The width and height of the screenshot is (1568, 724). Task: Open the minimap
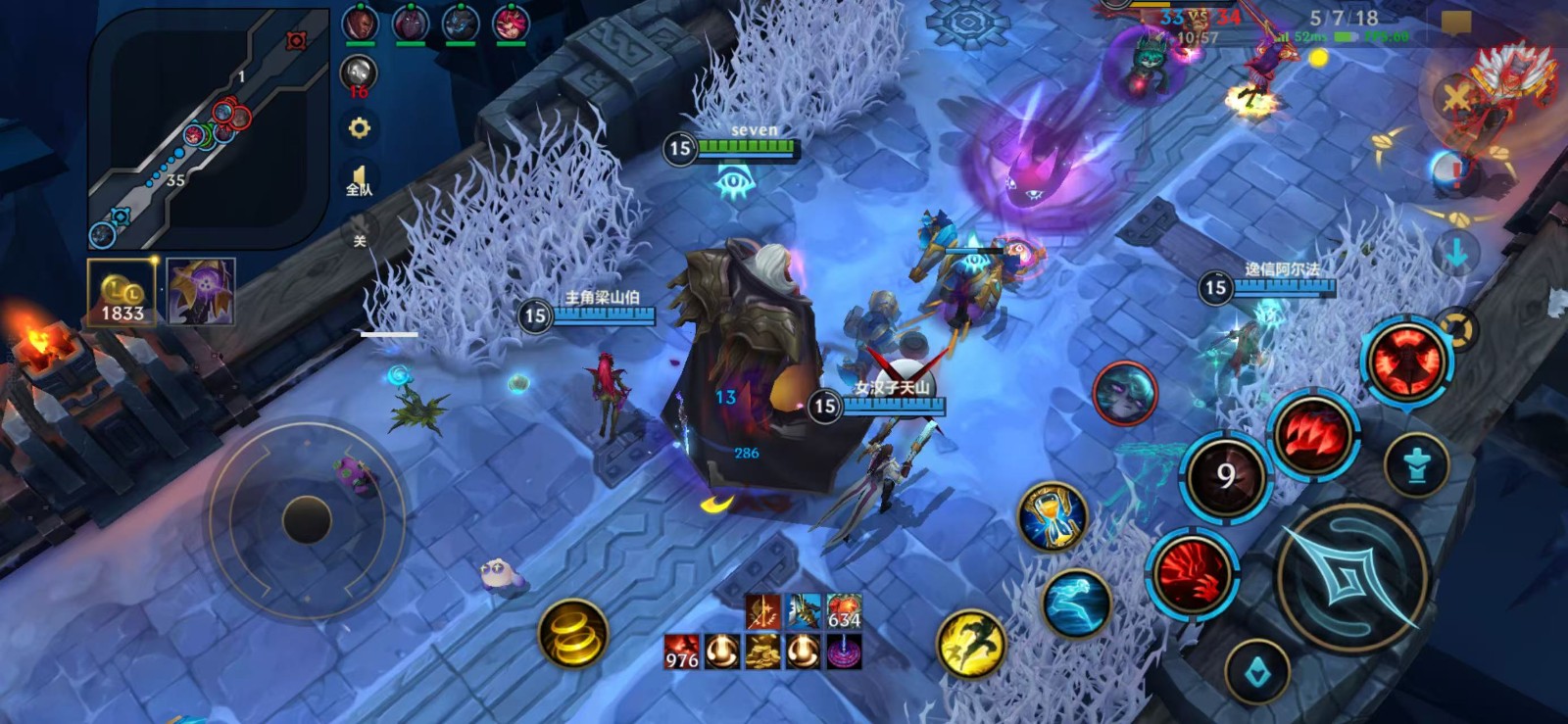click(x=206, y=127)
